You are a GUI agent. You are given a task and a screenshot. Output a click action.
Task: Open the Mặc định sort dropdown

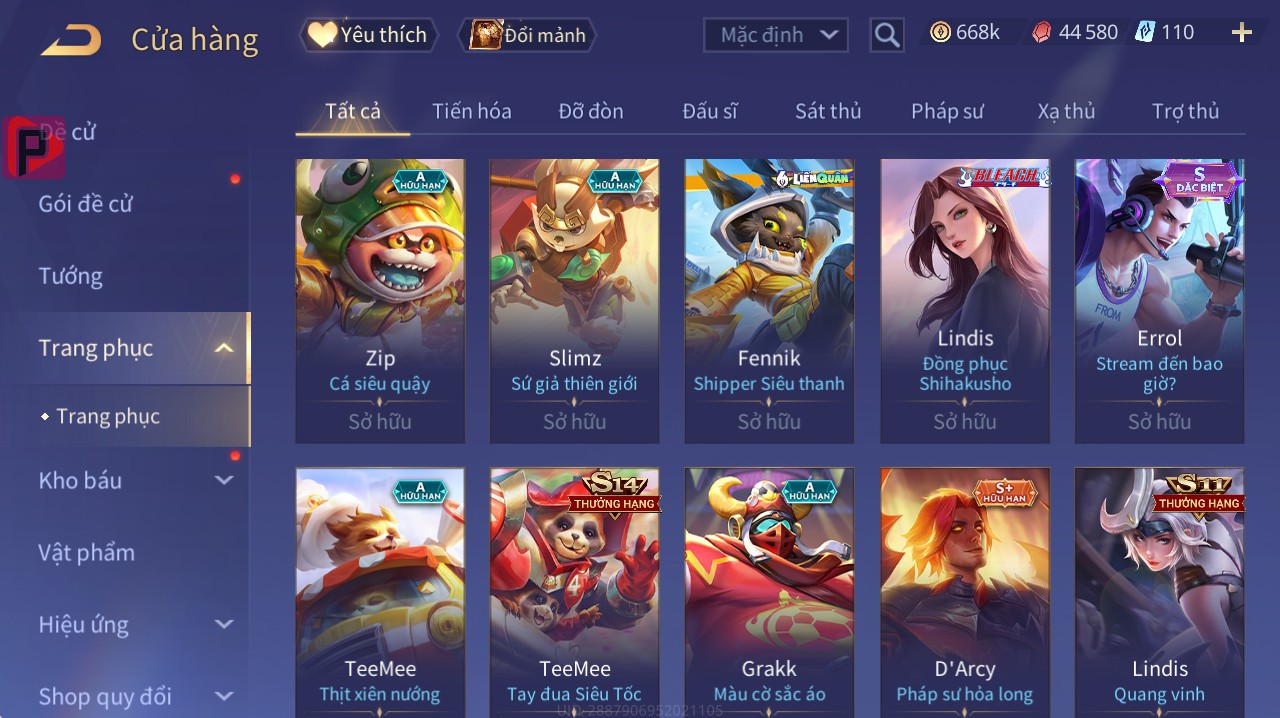776,35
